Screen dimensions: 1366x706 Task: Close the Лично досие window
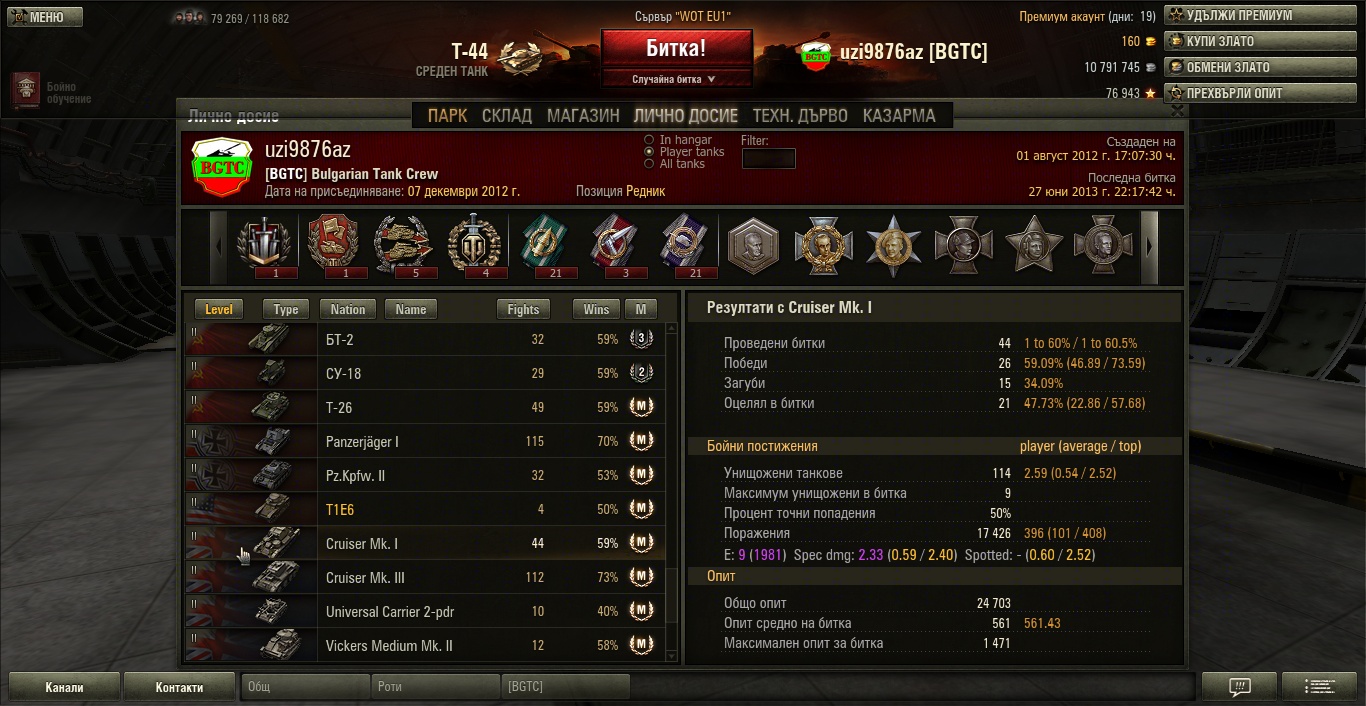coord(1178,111)
